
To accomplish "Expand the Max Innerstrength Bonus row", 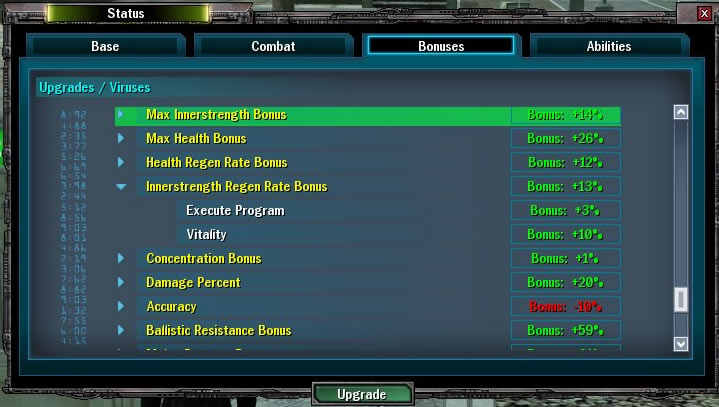I will (x=121, y=115).
